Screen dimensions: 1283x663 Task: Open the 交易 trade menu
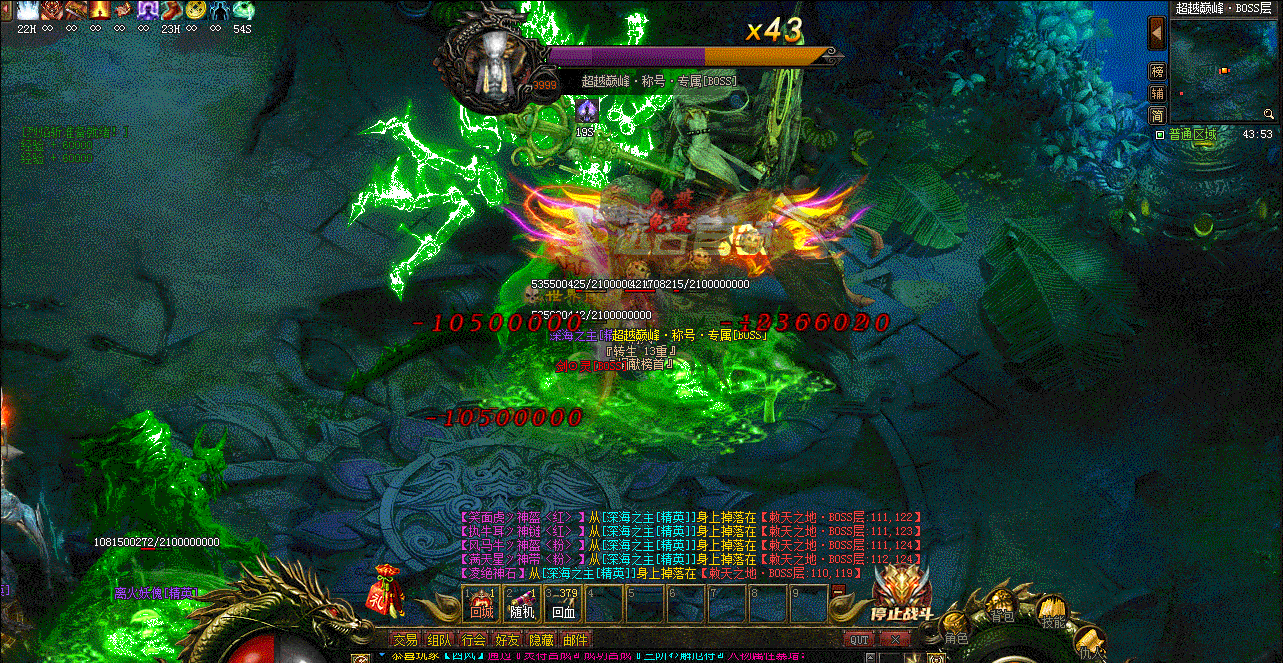tap(405, 640)
